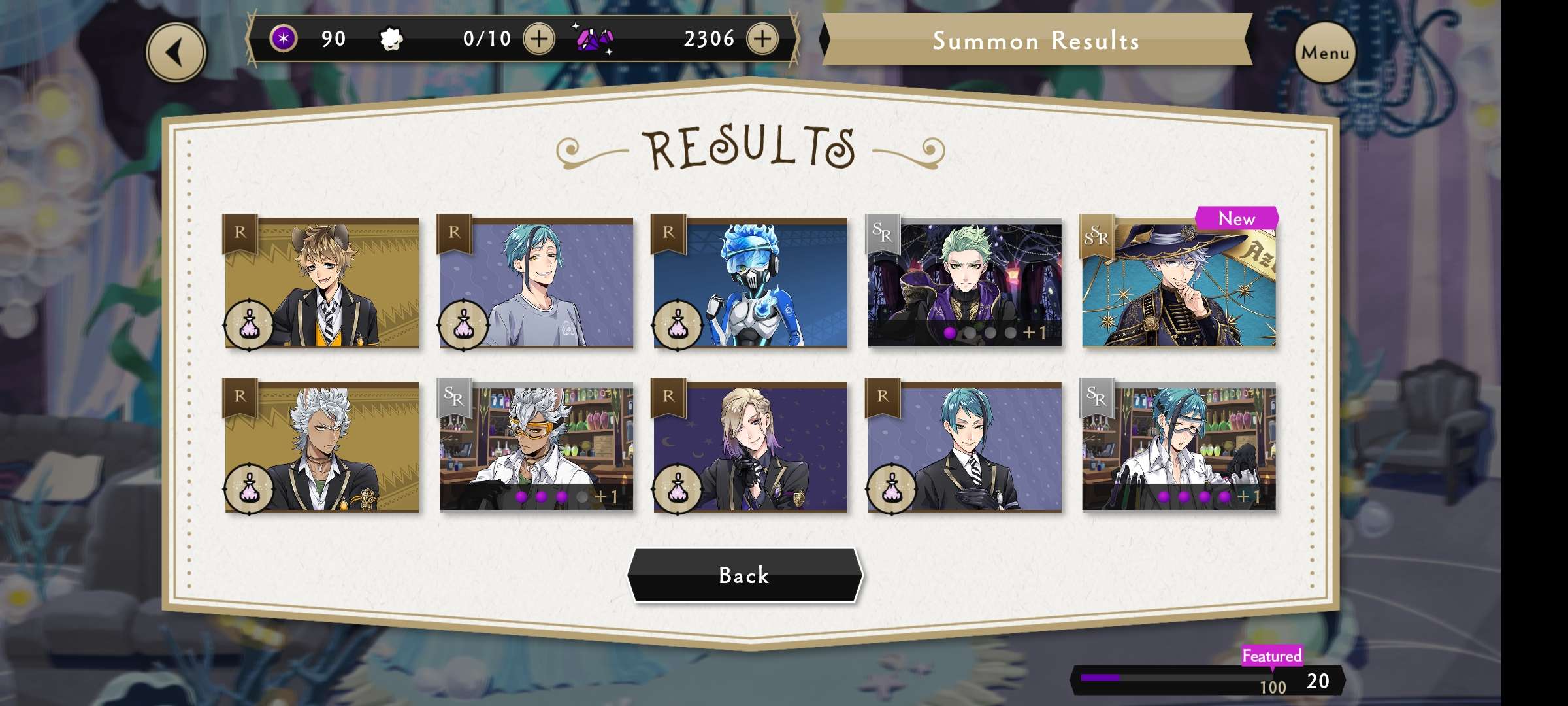The image size is (1568, 706).
Task: Open the SR teal-haired lab coat card
Action: (x=1179, y=446)
